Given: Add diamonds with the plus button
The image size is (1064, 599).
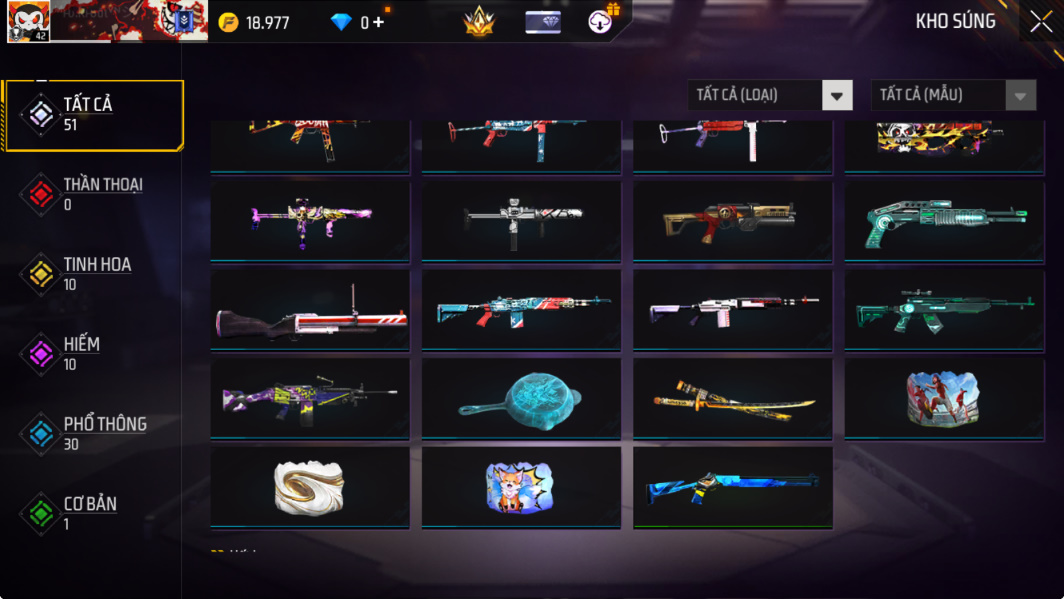Looking at the screenshot, I should click(378, 22).
